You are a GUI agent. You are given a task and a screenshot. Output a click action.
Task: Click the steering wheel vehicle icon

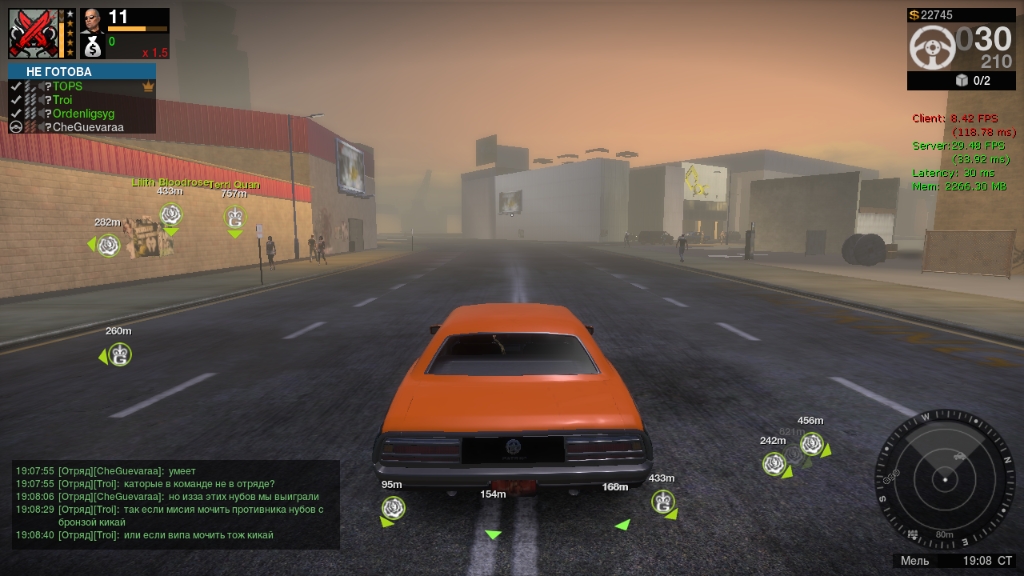click(x=931, y=47)
